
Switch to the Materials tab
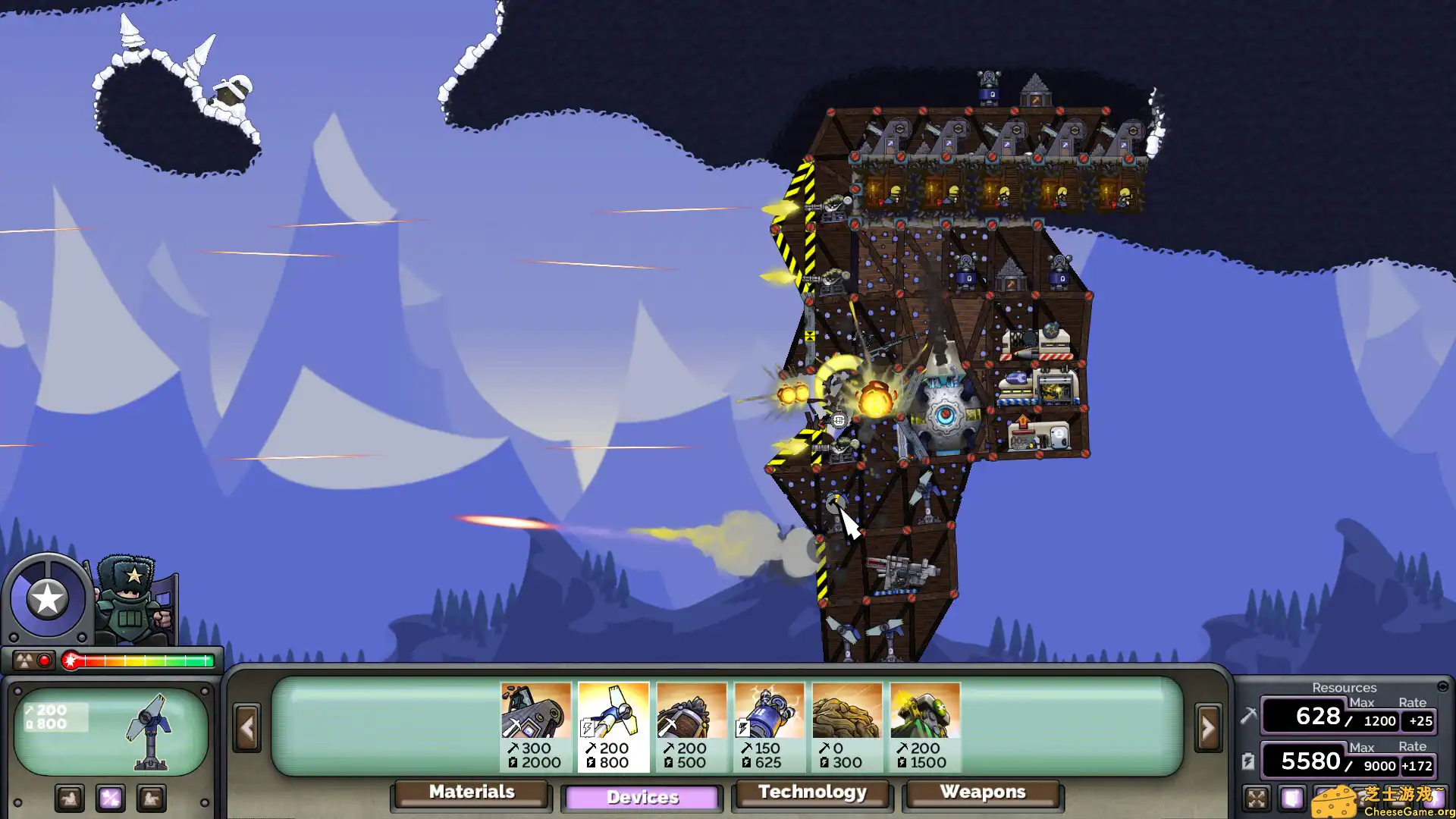click(470, 792)
